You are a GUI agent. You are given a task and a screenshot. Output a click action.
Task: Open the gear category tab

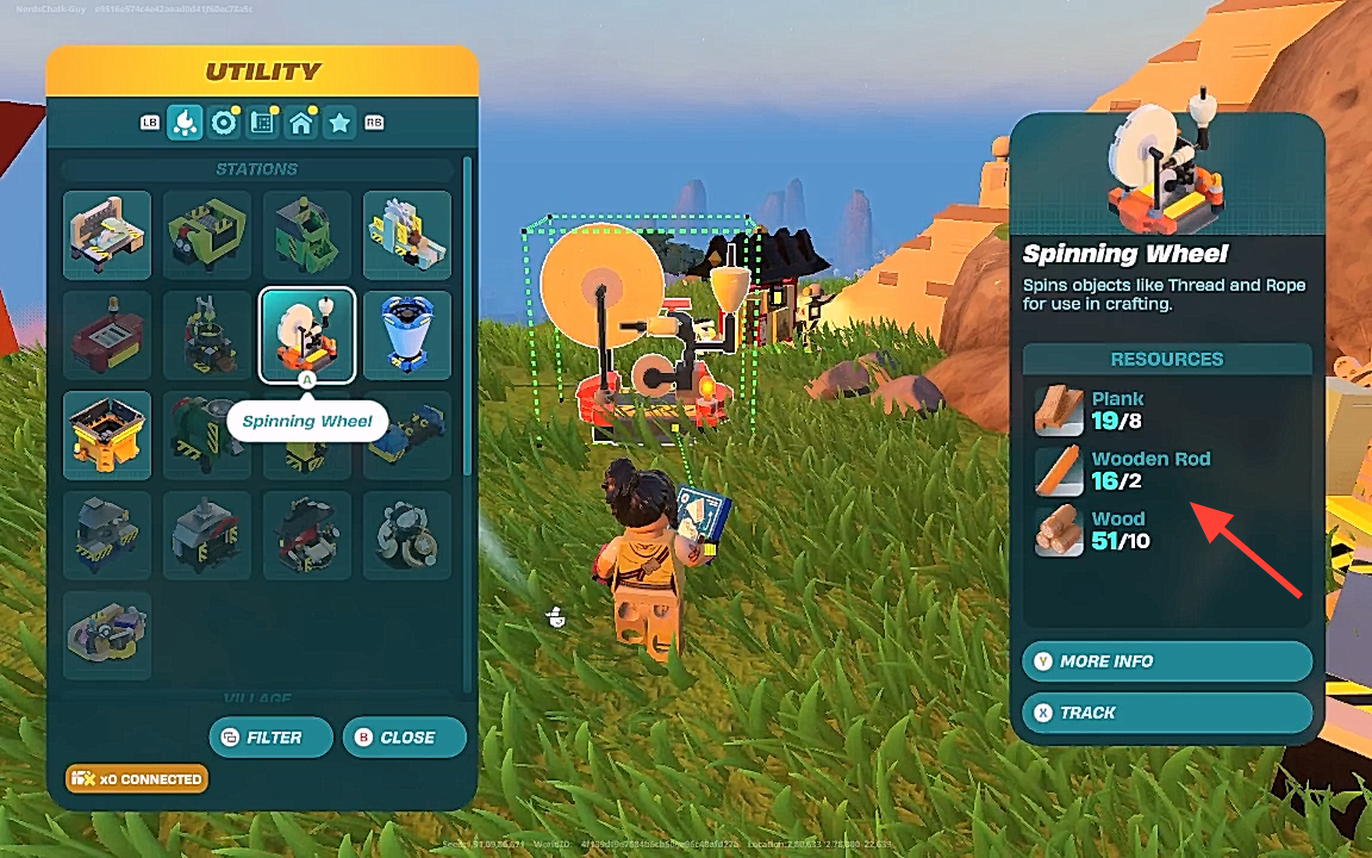pyautogui.click(x=223, y=123)
